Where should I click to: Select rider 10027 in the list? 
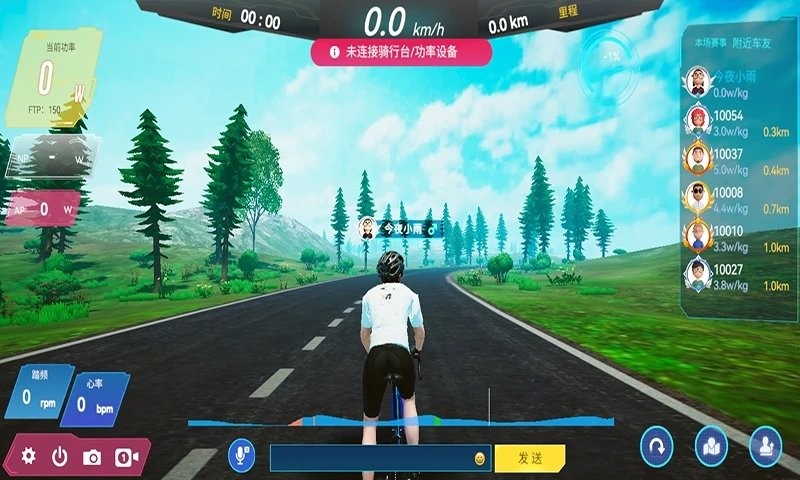tap(735, 276)
